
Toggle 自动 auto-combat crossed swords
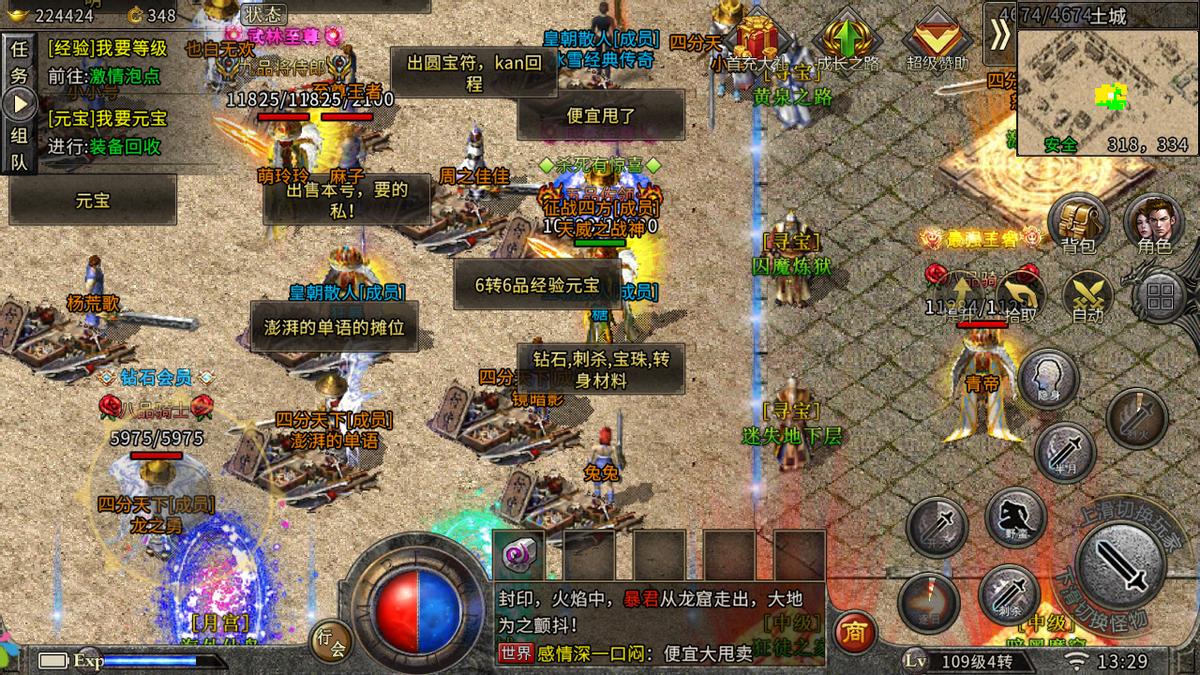[1087, 297]
